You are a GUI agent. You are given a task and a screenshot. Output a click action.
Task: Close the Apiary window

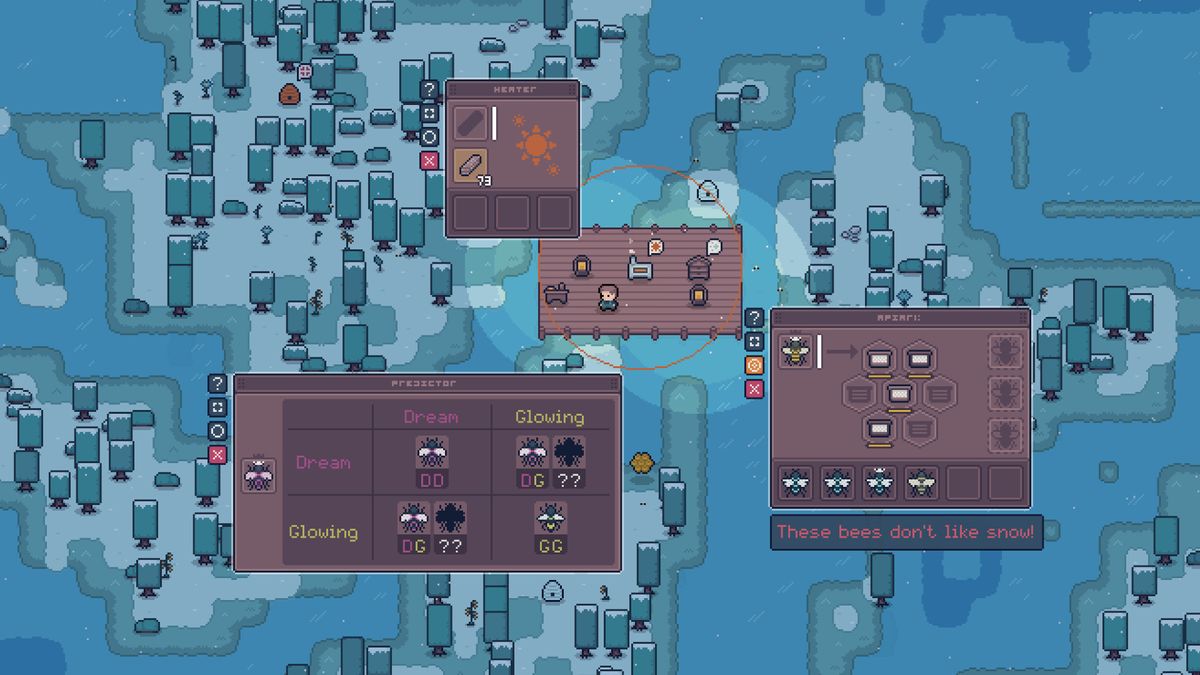755,389
